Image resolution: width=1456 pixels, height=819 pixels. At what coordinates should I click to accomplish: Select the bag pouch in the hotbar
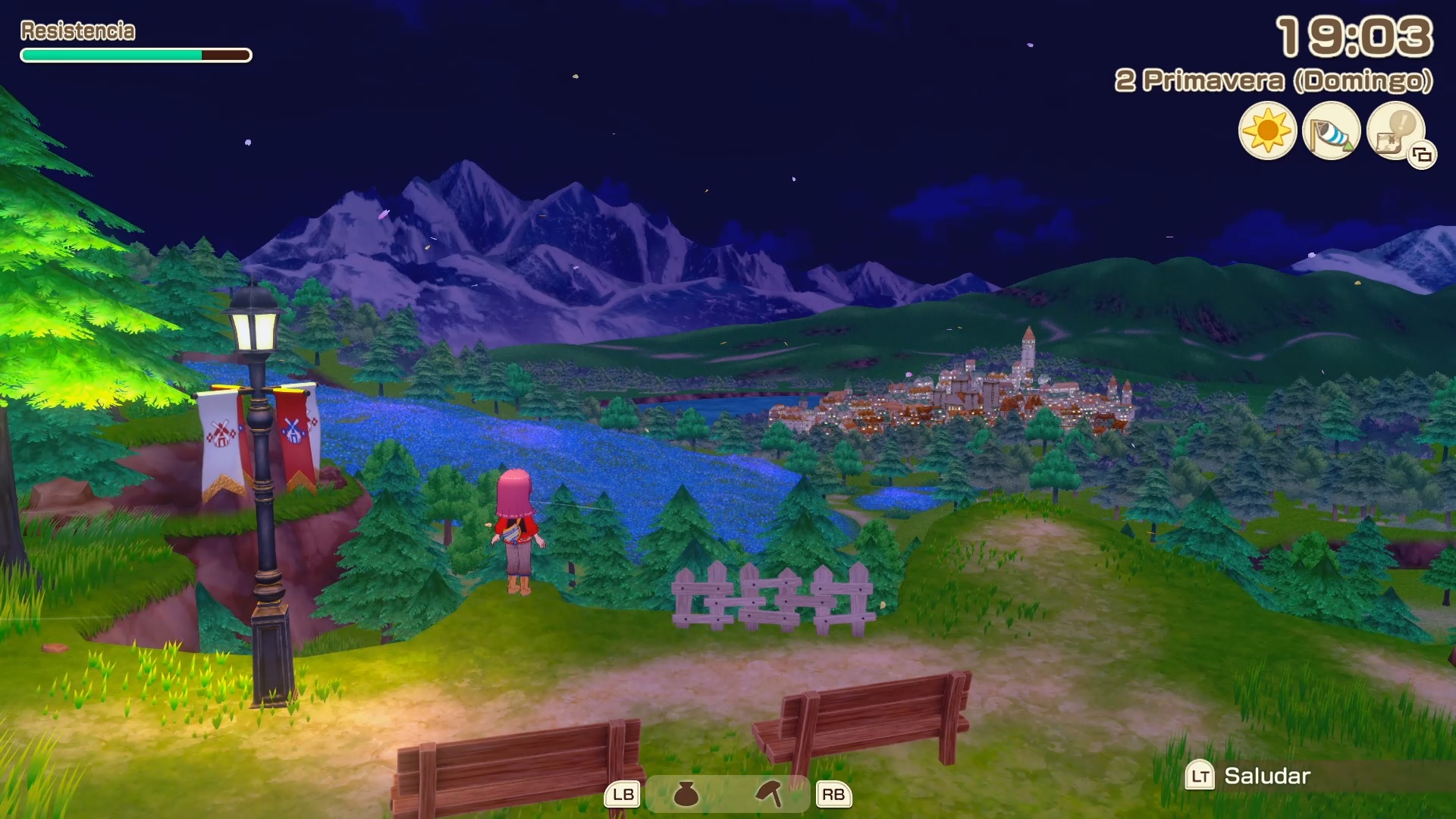click(x=686, y=794)
